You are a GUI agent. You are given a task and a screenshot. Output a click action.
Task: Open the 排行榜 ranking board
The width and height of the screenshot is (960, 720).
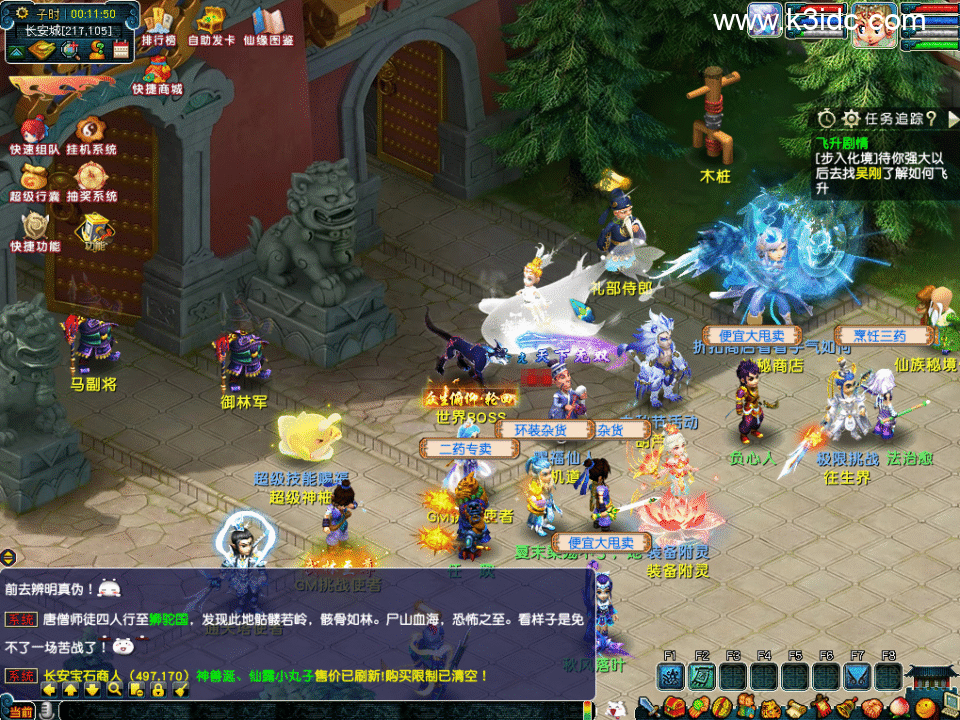(158, 22)
